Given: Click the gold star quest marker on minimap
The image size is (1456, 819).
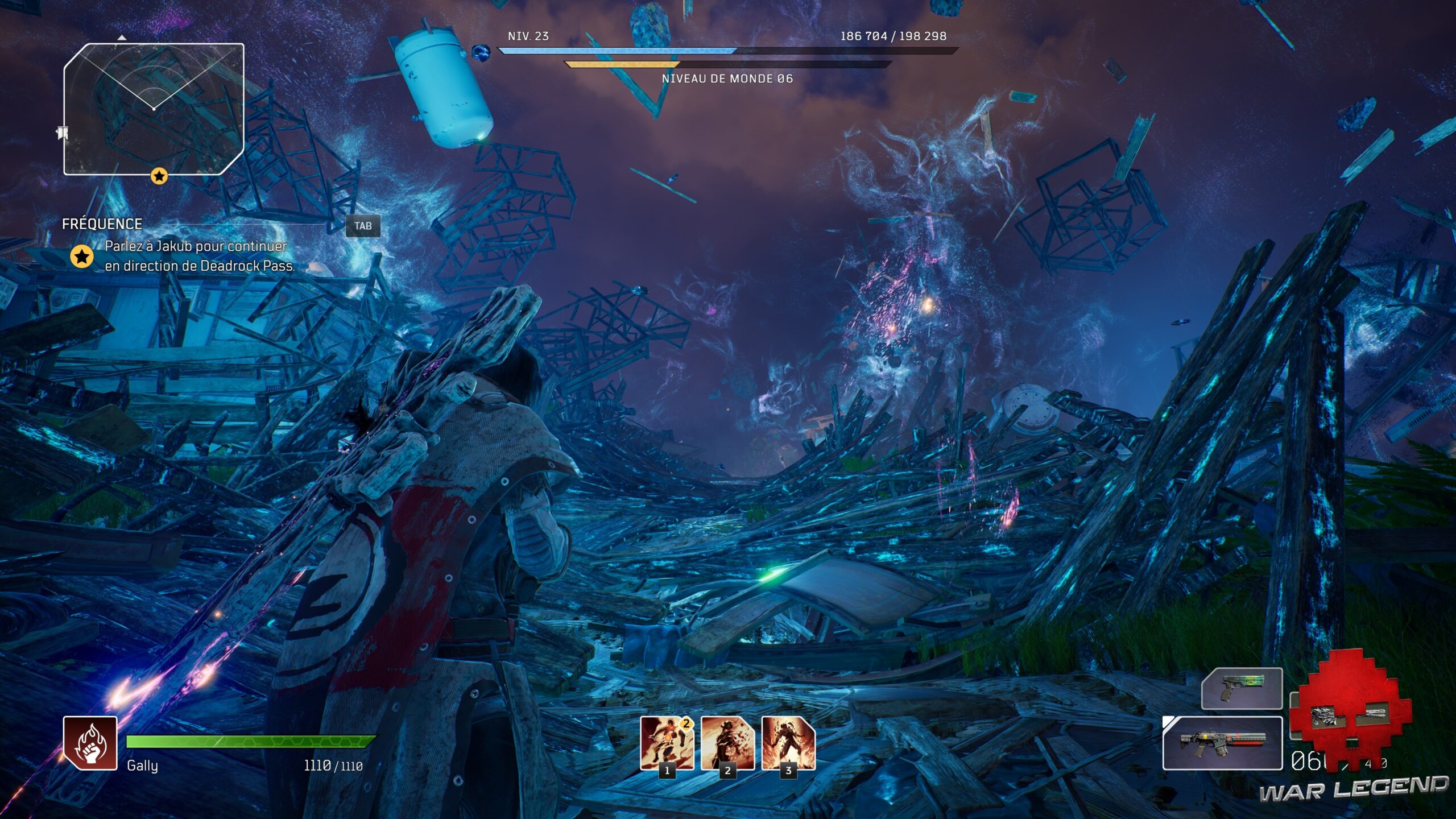Looking at the screenshot, I should tap(159, 176).
